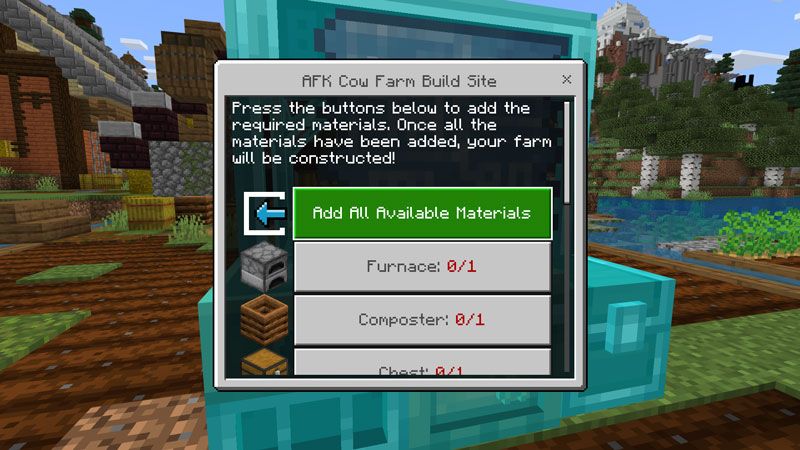Close the AFK Cow Farm Build Site dialog

pos(567,80)
